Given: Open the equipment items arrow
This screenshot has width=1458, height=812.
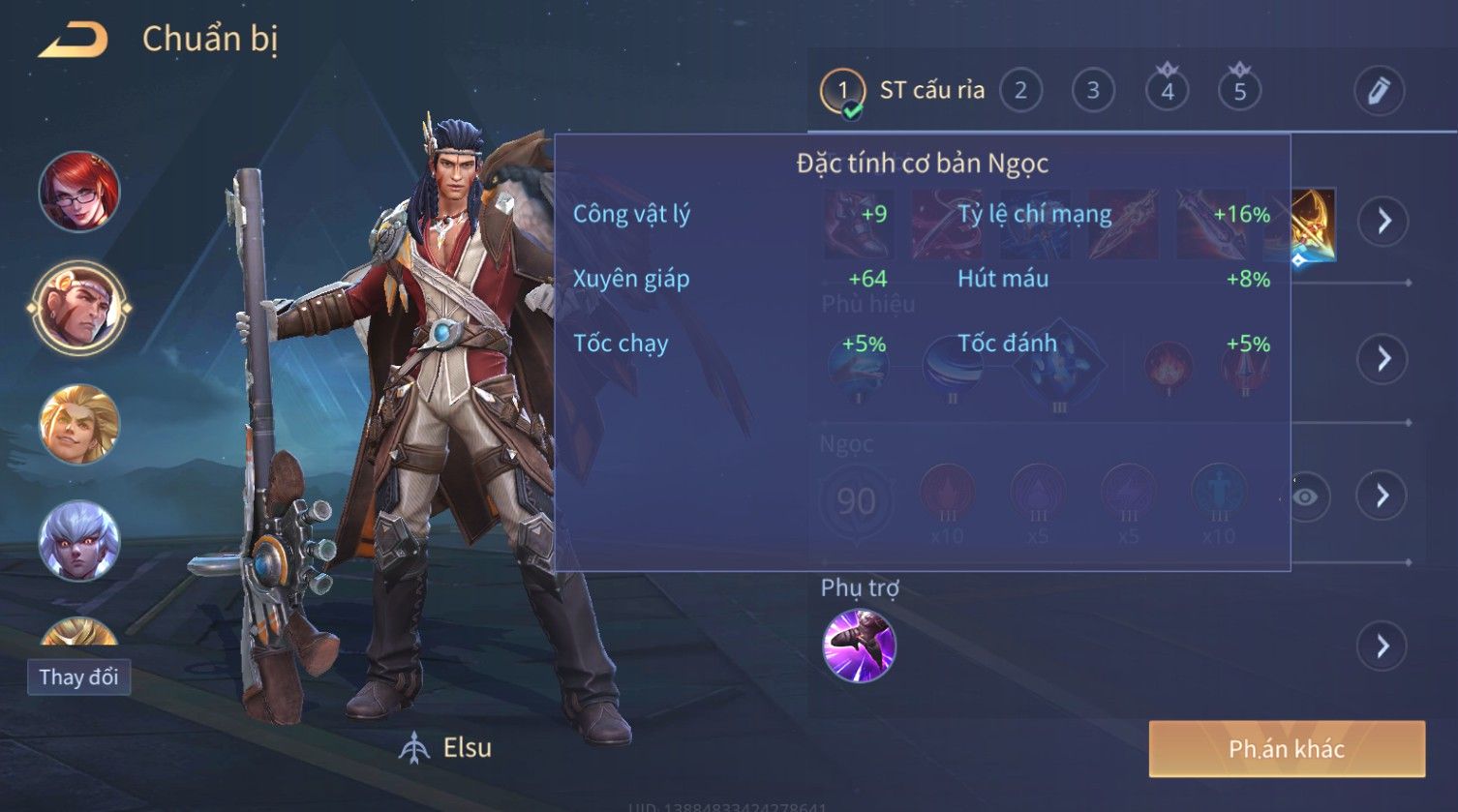Looking at the screenshot, I should pyautogui.click(x=1383, y=222).
